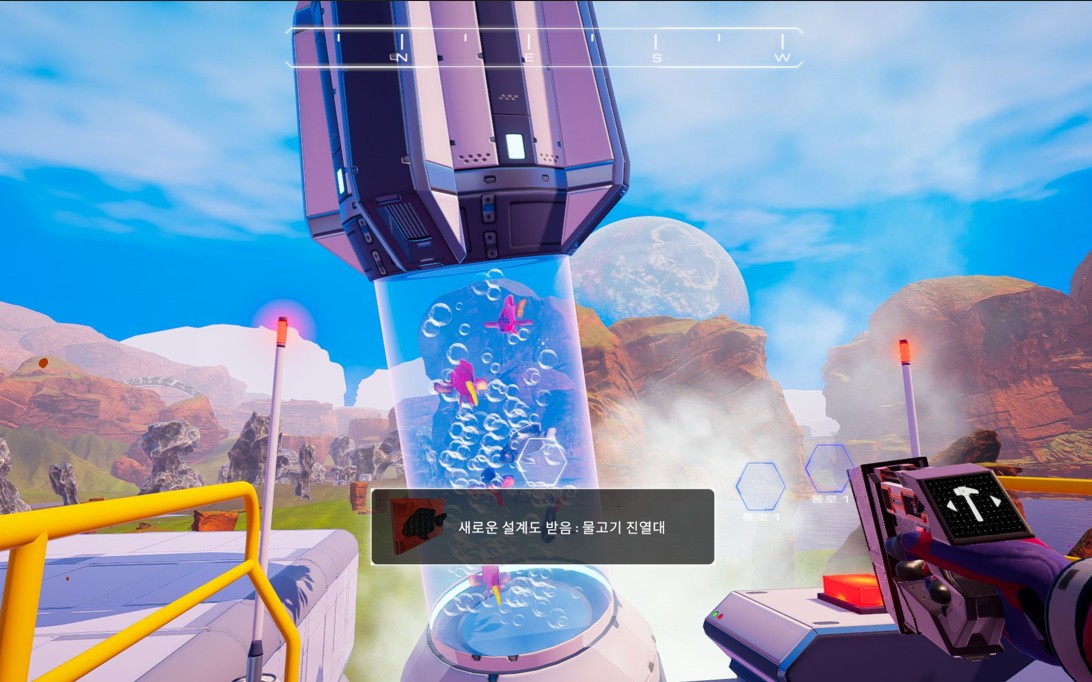Select the fish display blueprint icon
This screenshot has width=1092, height=682.
[417, 526]
